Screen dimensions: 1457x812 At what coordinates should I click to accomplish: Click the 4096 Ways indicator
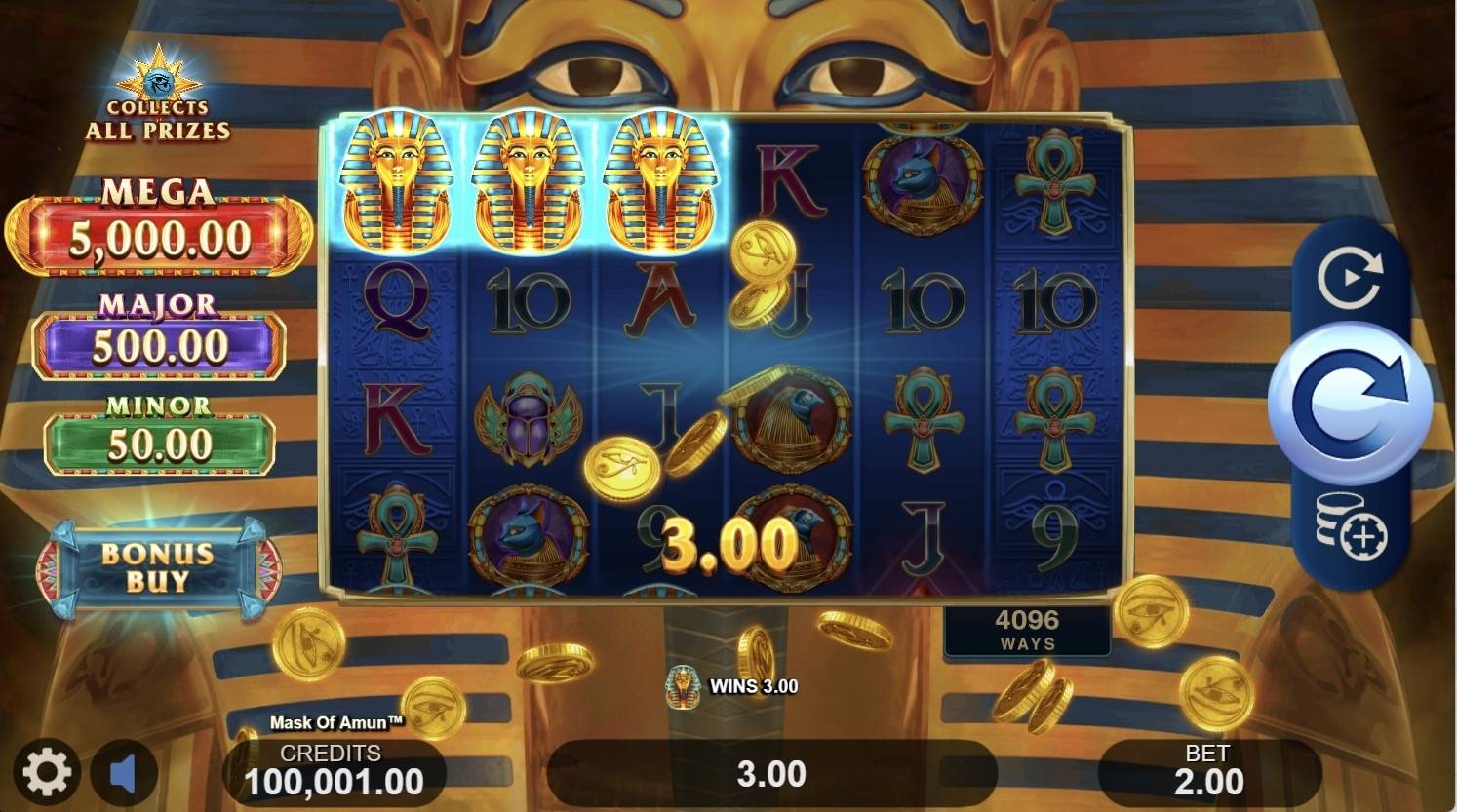coord(1027,629)
